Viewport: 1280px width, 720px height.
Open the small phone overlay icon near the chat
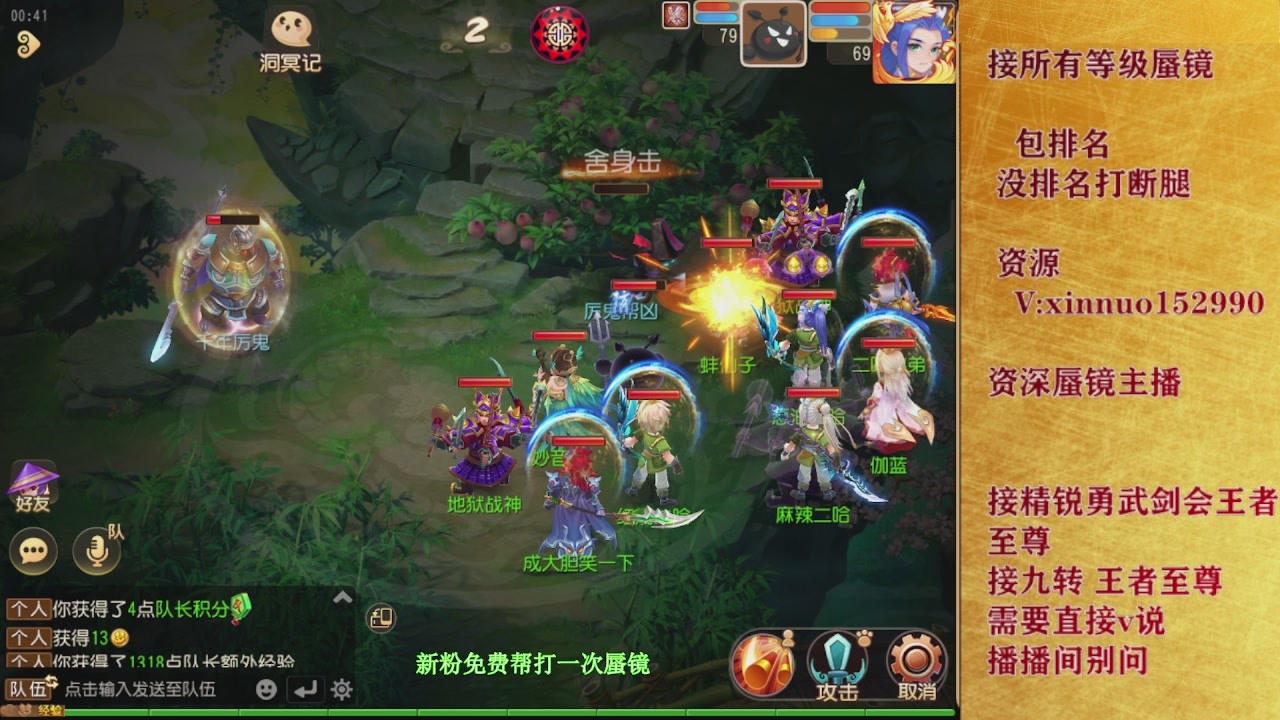pyautogui.click(x=381, y=616)
